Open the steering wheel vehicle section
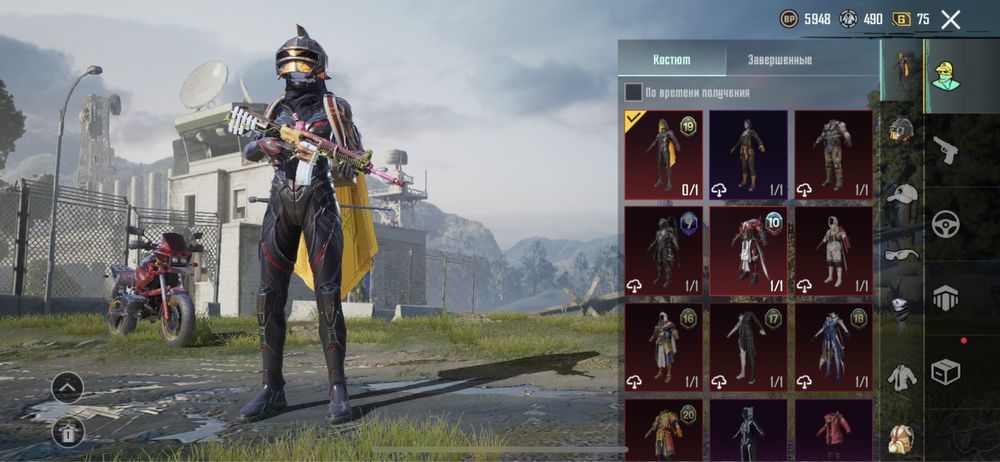 pos(946,223)
